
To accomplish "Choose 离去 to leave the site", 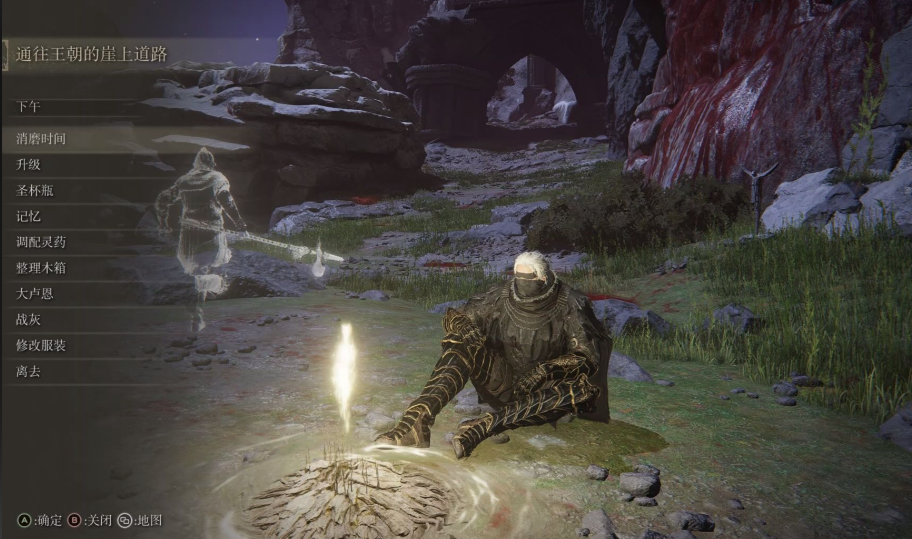I will point(29,372).
